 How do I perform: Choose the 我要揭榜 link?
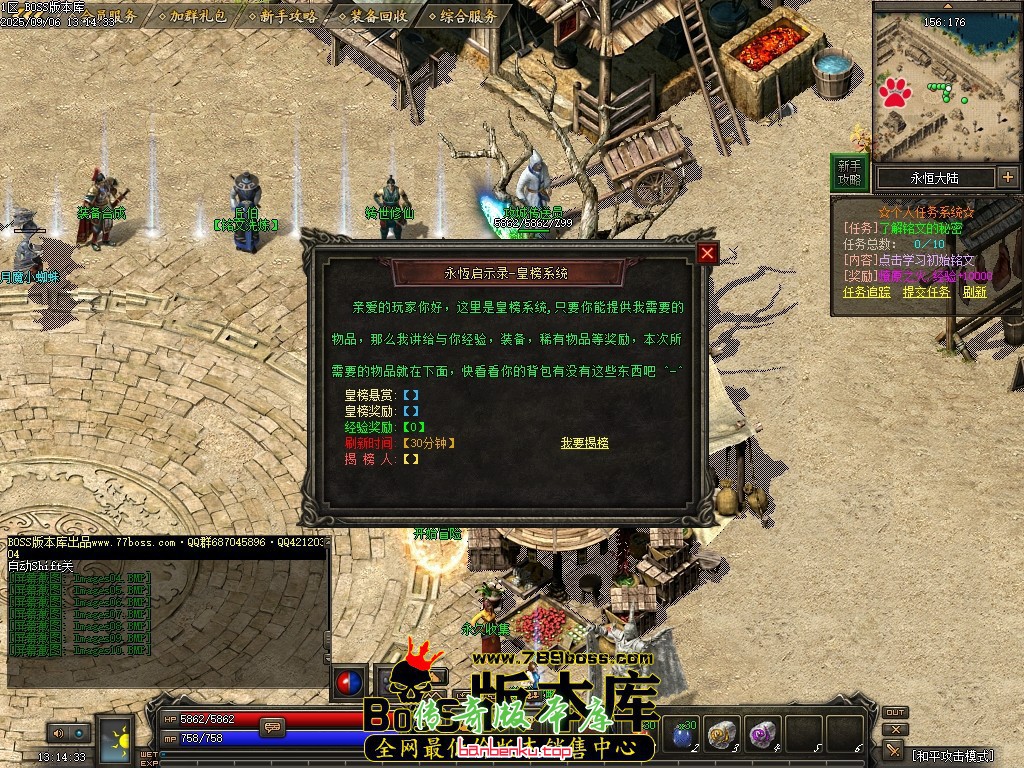pyautogui.click(x=584, y=443)
